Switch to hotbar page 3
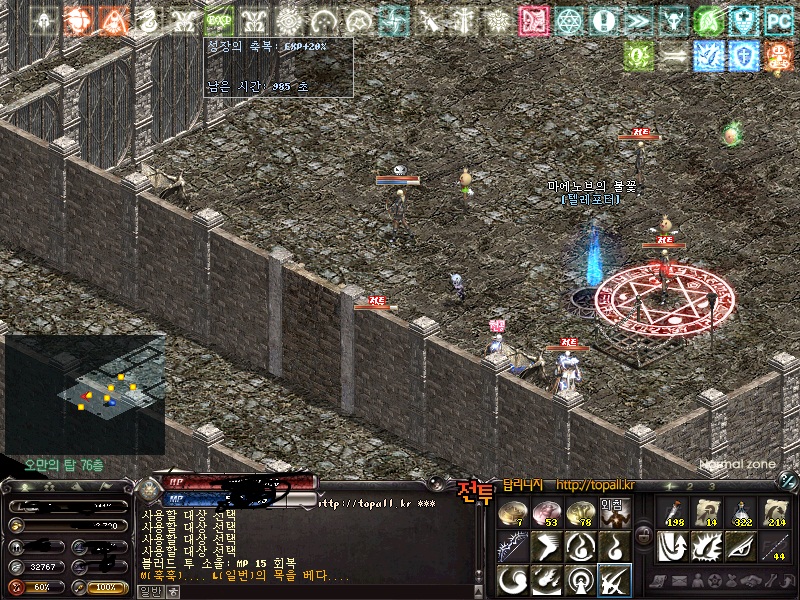 click(x=711, y=486)
